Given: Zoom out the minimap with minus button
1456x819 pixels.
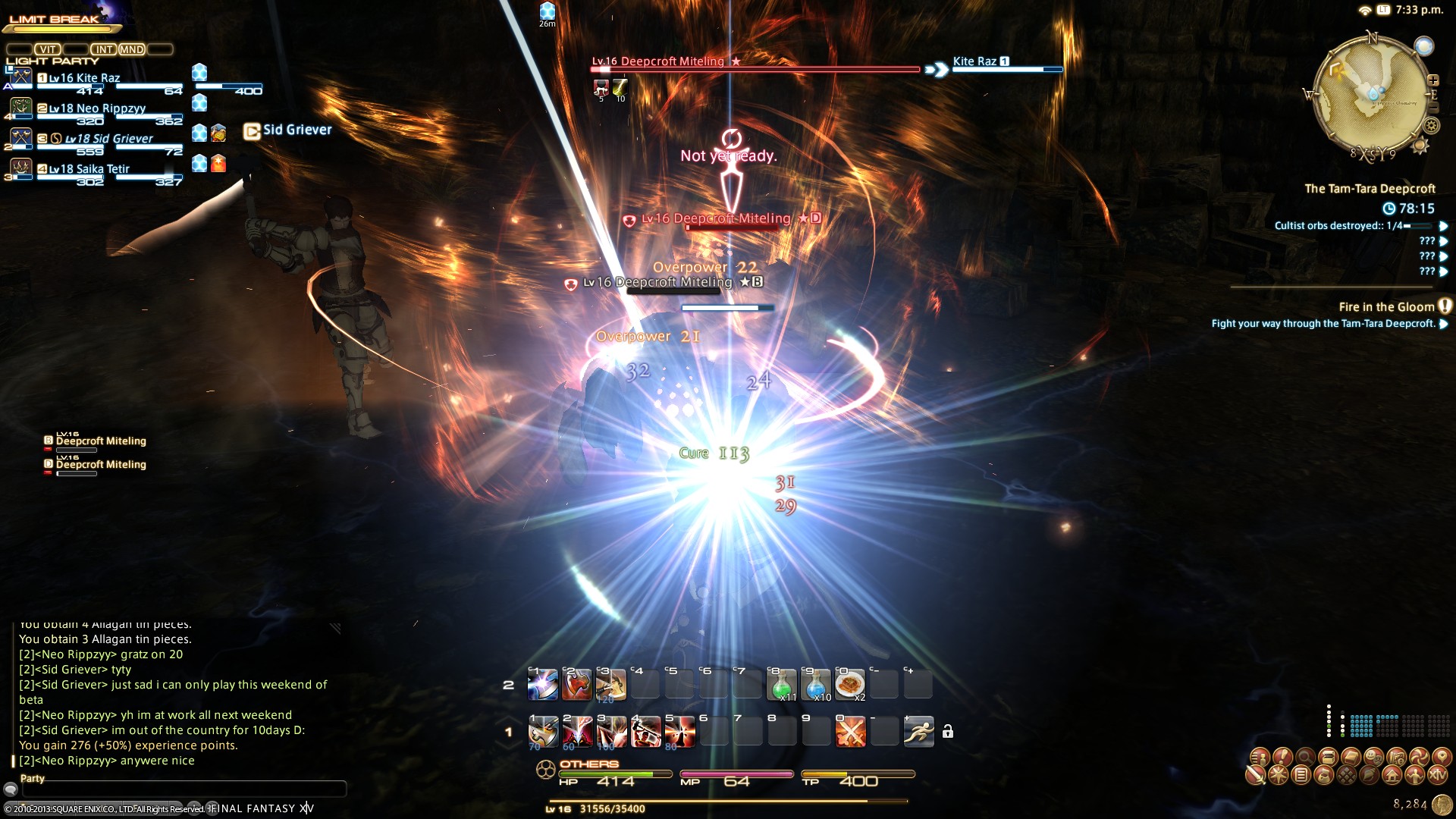Looking at the screenshot, I should (x=1432, y=109).
